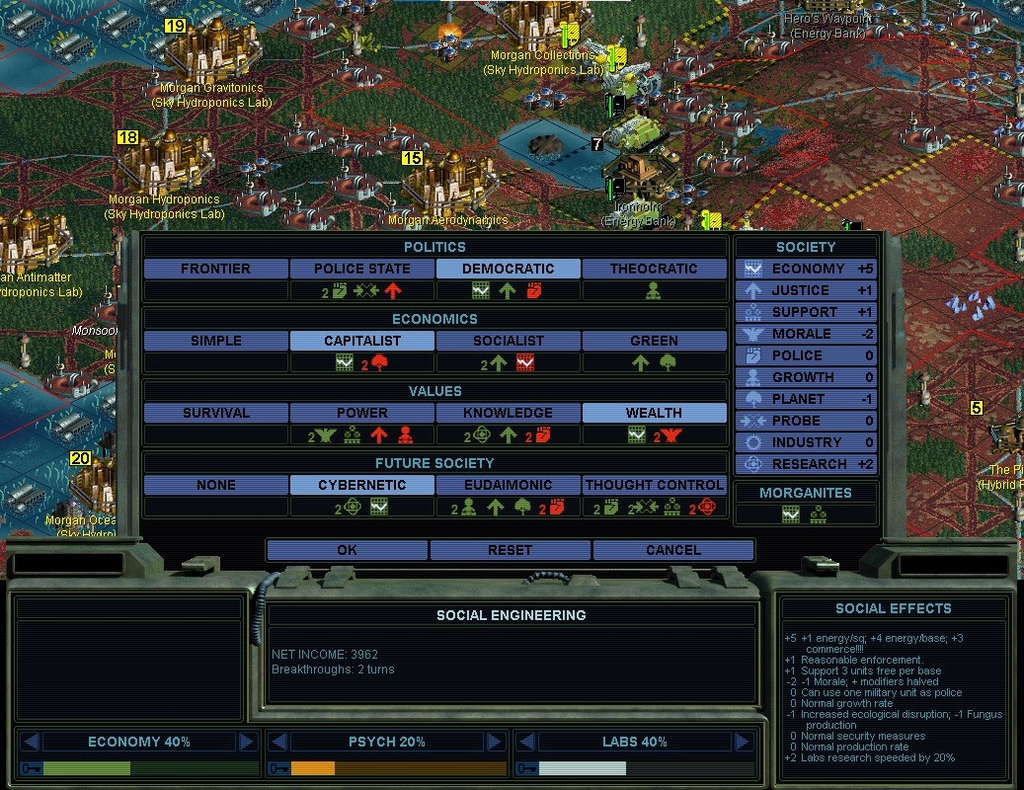This screenshot has width=1024, height=790.
Task: Click the Reset button
Action: coord(510,550)
